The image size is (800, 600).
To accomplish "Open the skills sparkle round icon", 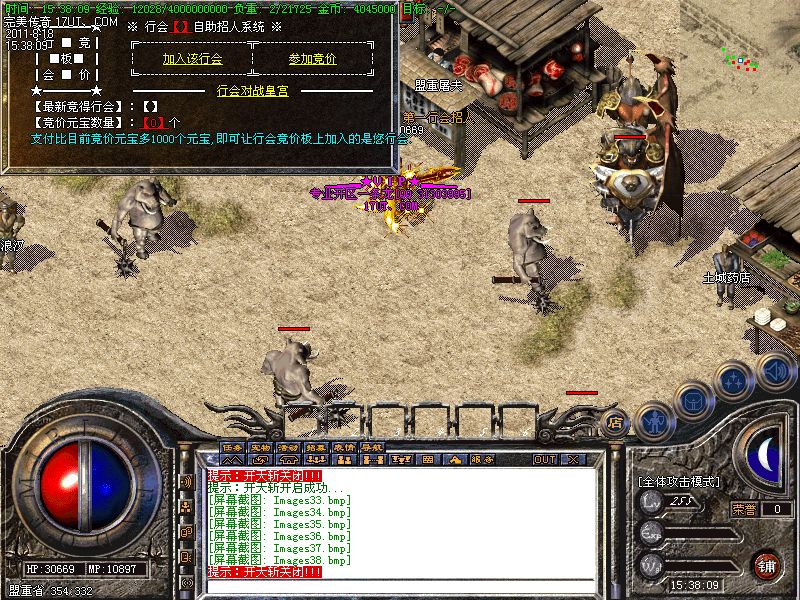I will 735,380.
